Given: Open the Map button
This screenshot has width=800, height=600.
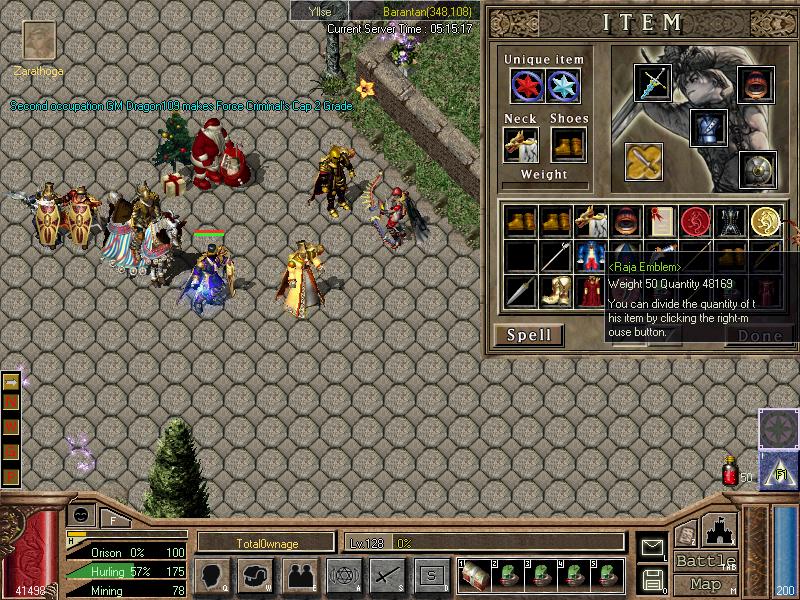Looking at the screenshot, I should 705,584.
